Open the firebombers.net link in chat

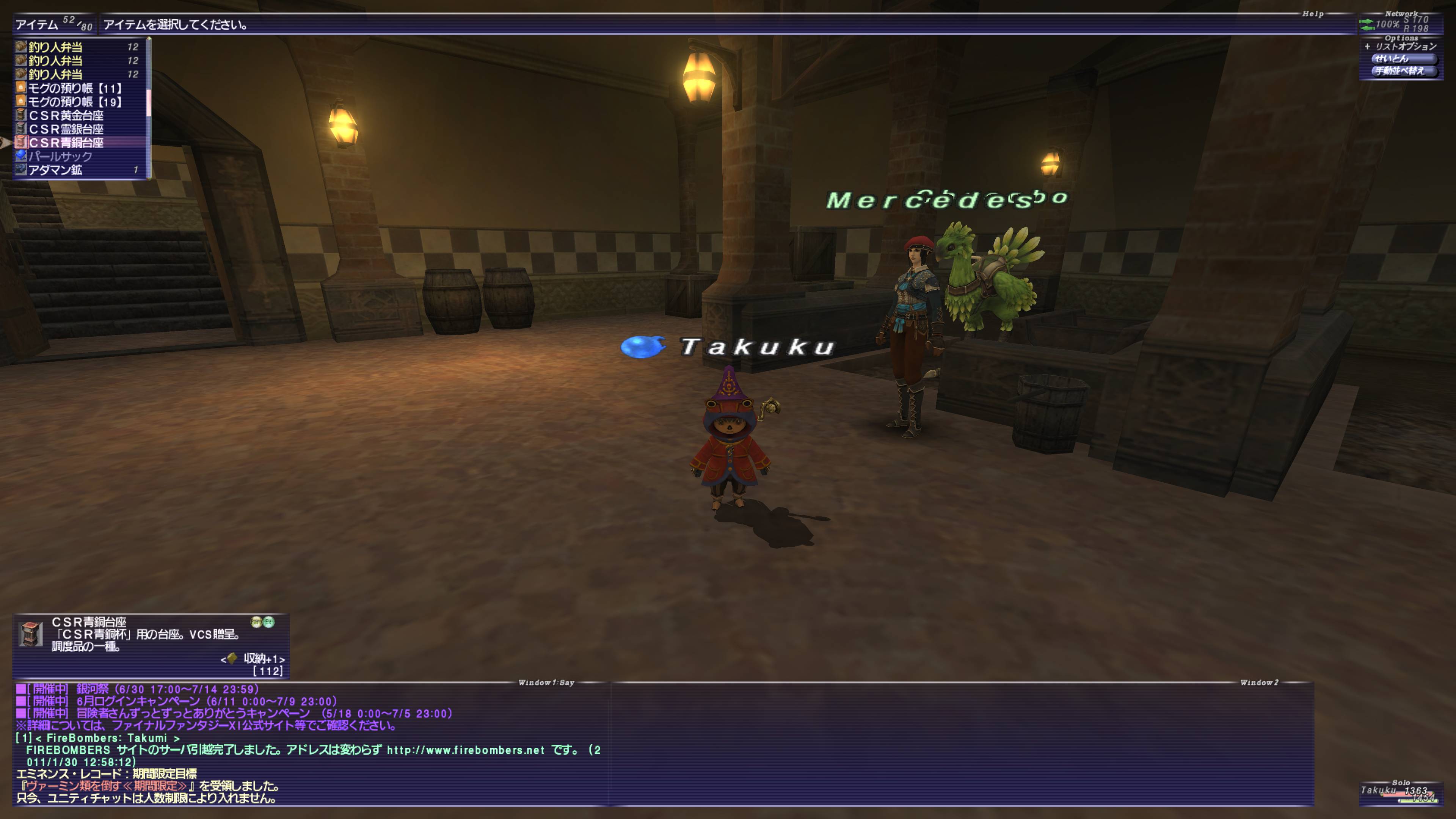tap(464, 750)
